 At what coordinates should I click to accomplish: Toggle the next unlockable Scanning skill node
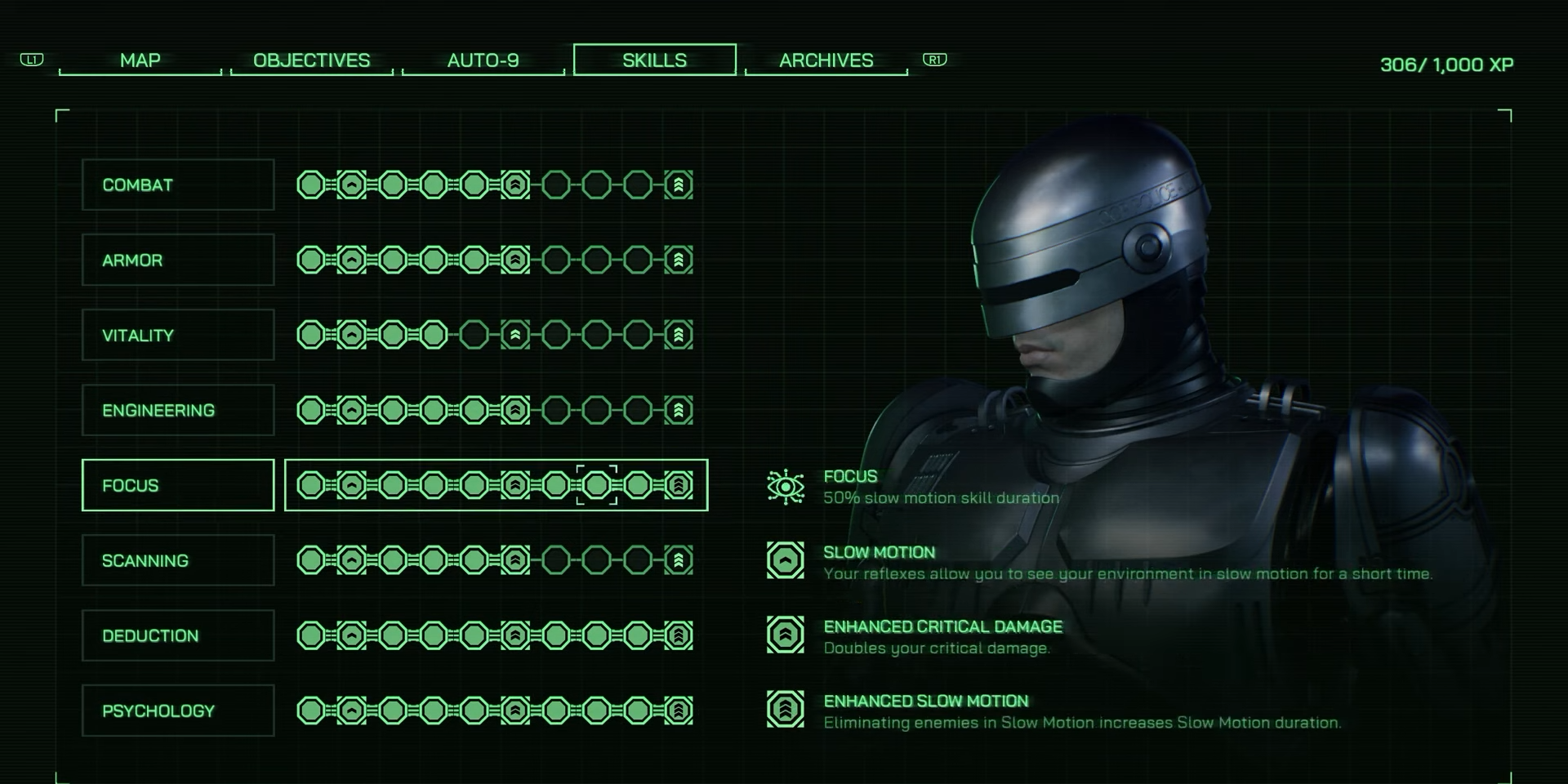click(x=555, y=560)
